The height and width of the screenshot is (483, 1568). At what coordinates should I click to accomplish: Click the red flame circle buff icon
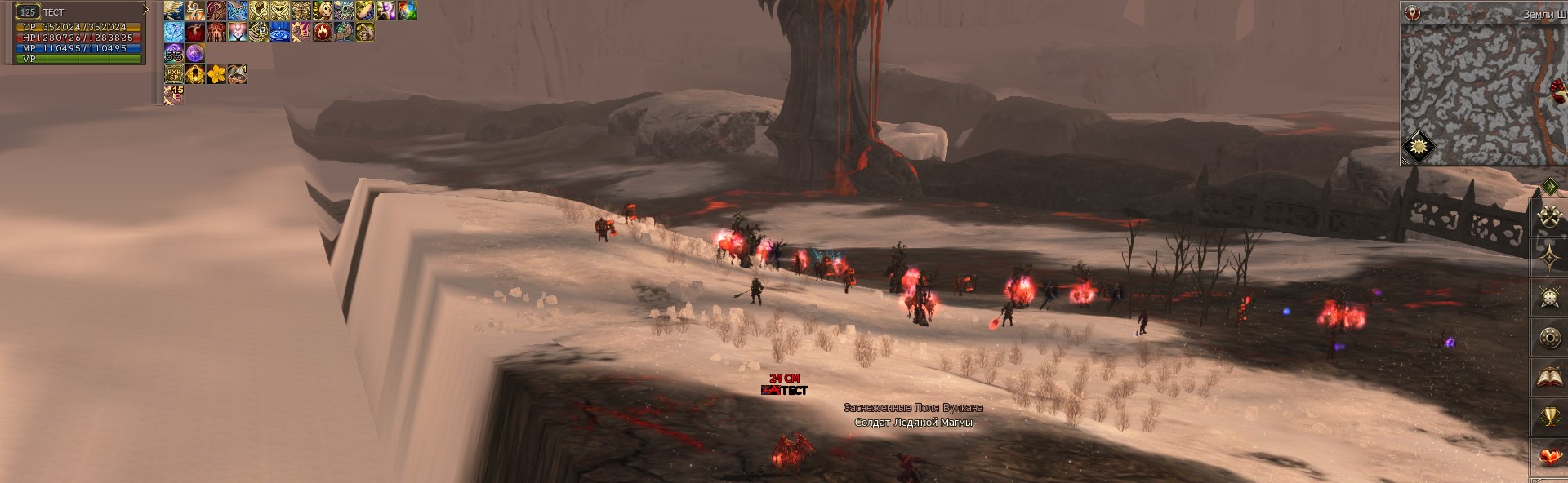click(322, 32)
